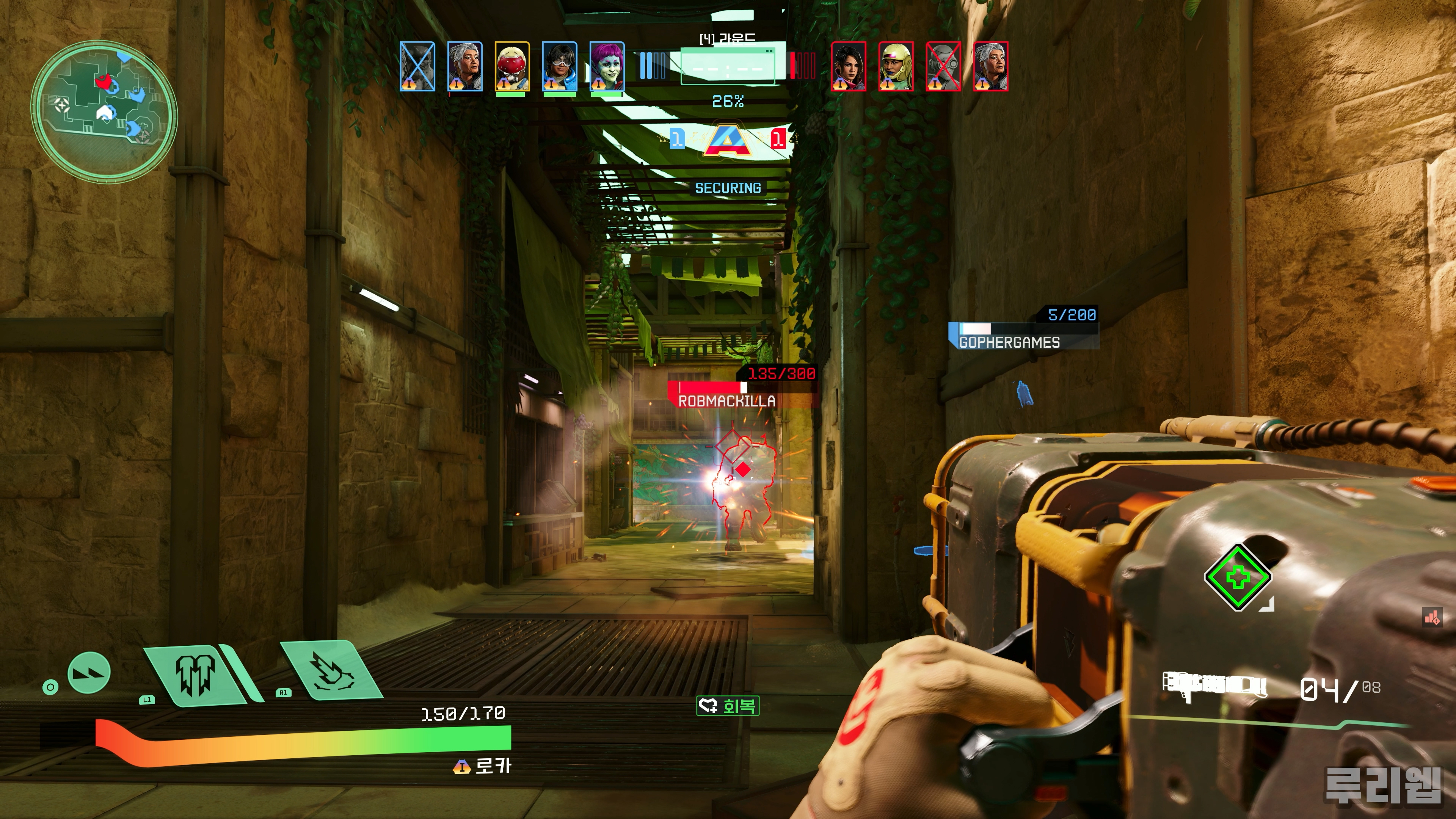Activate the round dodge dash ability icon
Viewport: 1456px width, 819px height.
[89, 673]
